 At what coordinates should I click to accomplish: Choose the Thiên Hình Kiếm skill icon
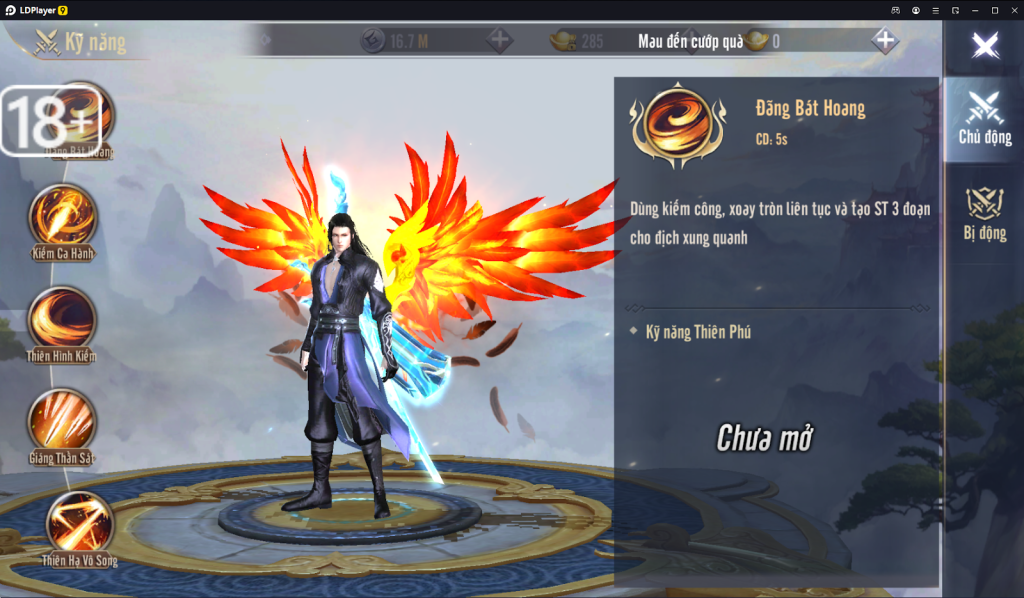pos(63,318)
